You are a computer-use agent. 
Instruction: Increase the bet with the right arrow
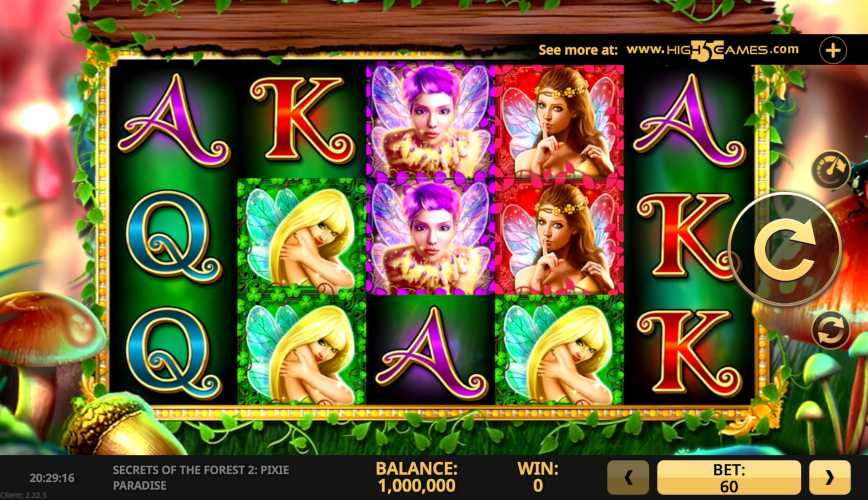click(x=829, y=478)
